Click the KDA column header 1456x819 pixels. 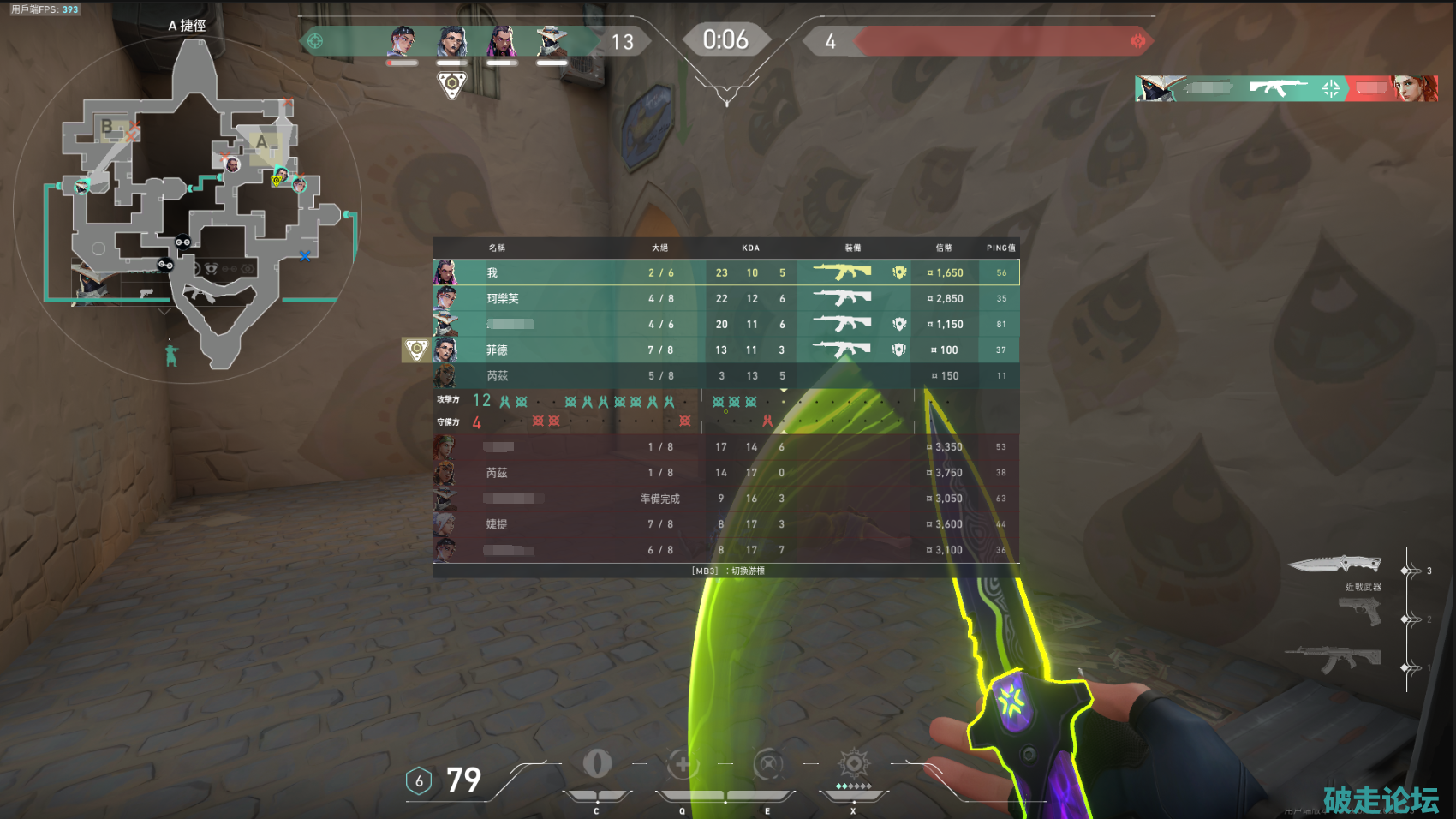(750, 248)
